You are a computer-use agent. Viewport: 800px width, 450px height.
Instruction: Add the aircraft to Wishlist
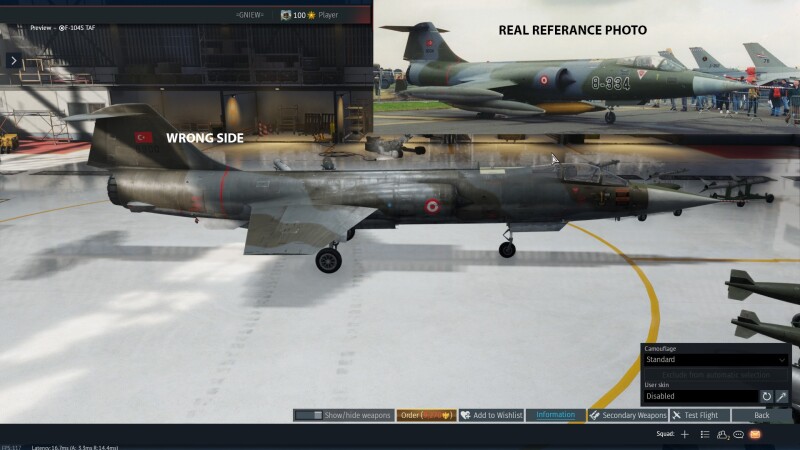click(491, 415)
